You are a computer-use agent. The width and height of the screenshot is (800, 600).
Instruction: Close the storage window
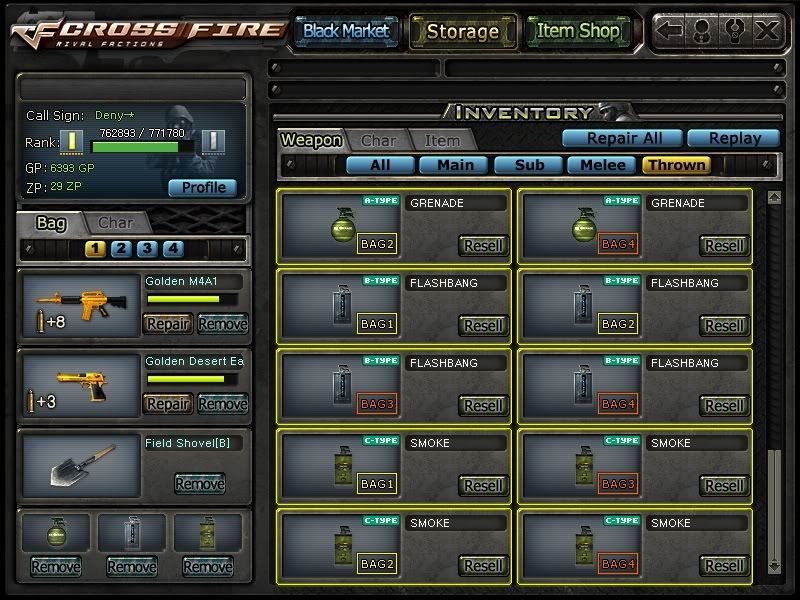click(767, 30)
